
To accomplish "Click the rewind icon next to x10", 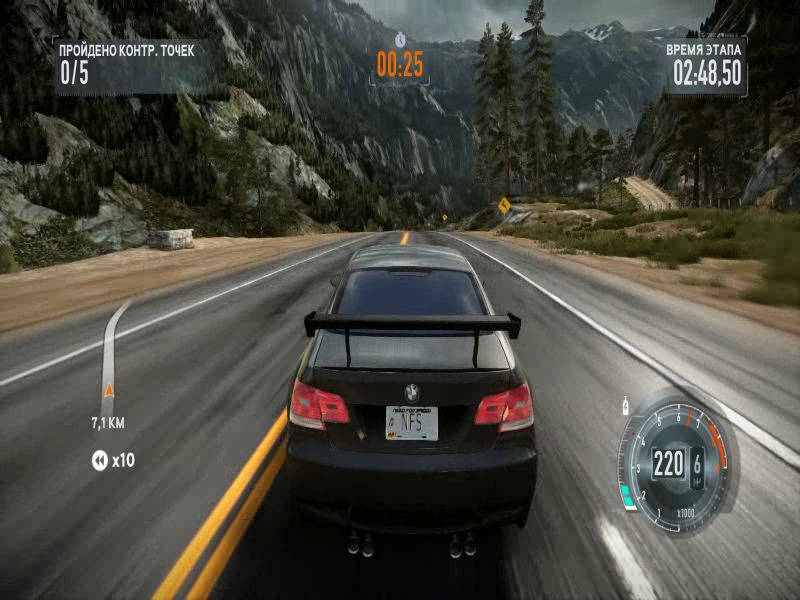I will coord(99,460).
